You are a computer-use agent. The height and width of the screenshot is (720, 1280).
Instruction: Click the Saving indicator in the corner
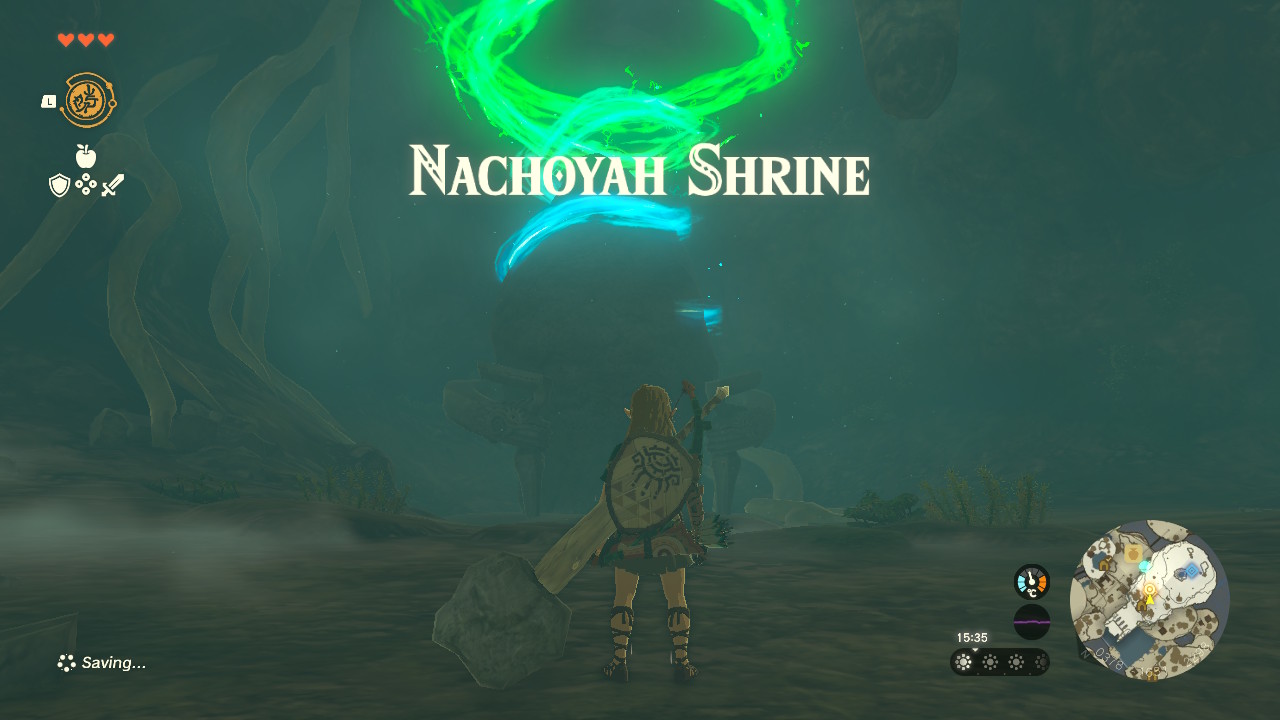pyautogui.click(x=101, y=662)
